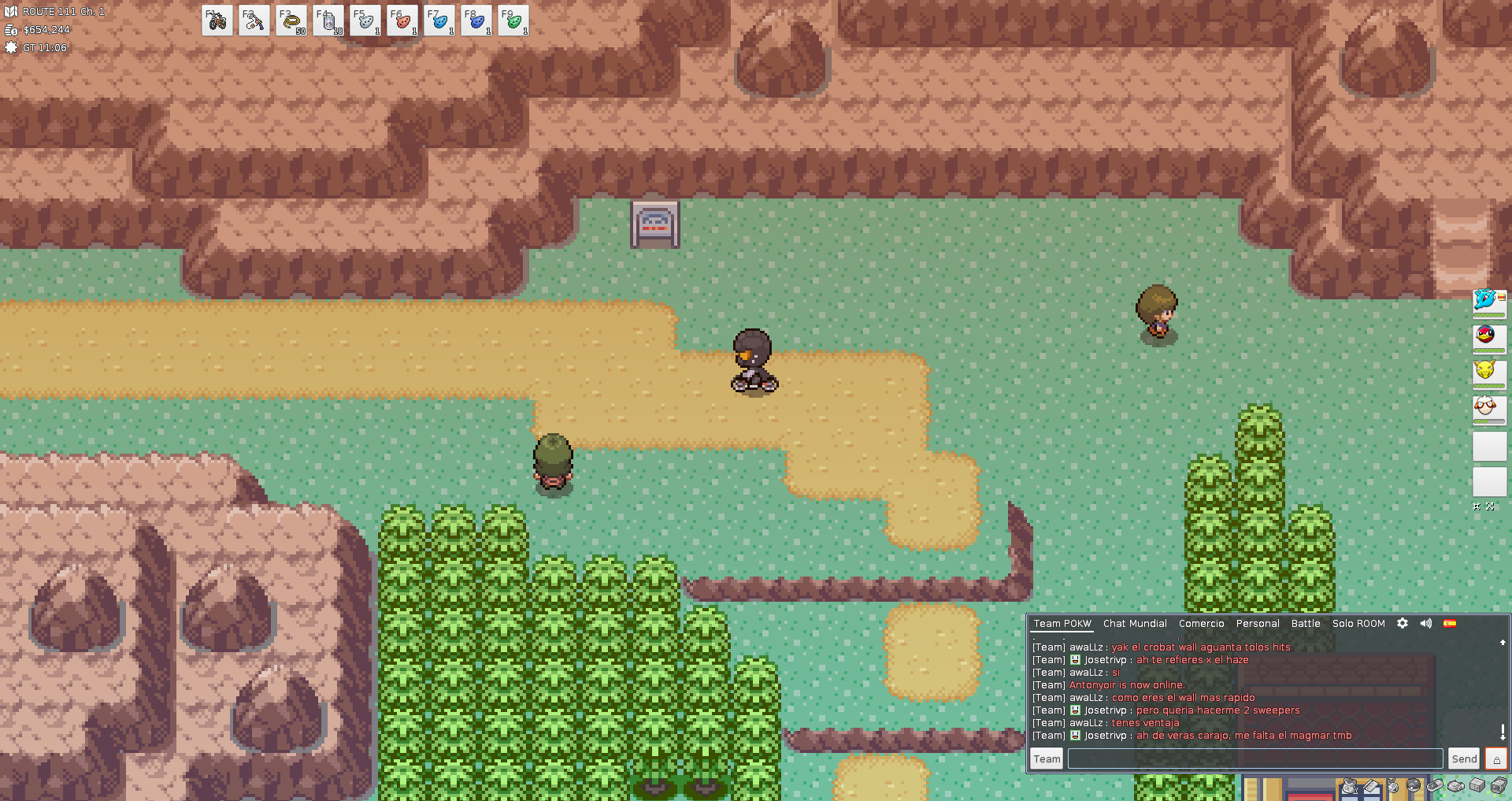Image resolution: width=1512 pixels, height=801 pixels.
Task: Select the yellow Pokémon in party
Action: point(1488,373)
